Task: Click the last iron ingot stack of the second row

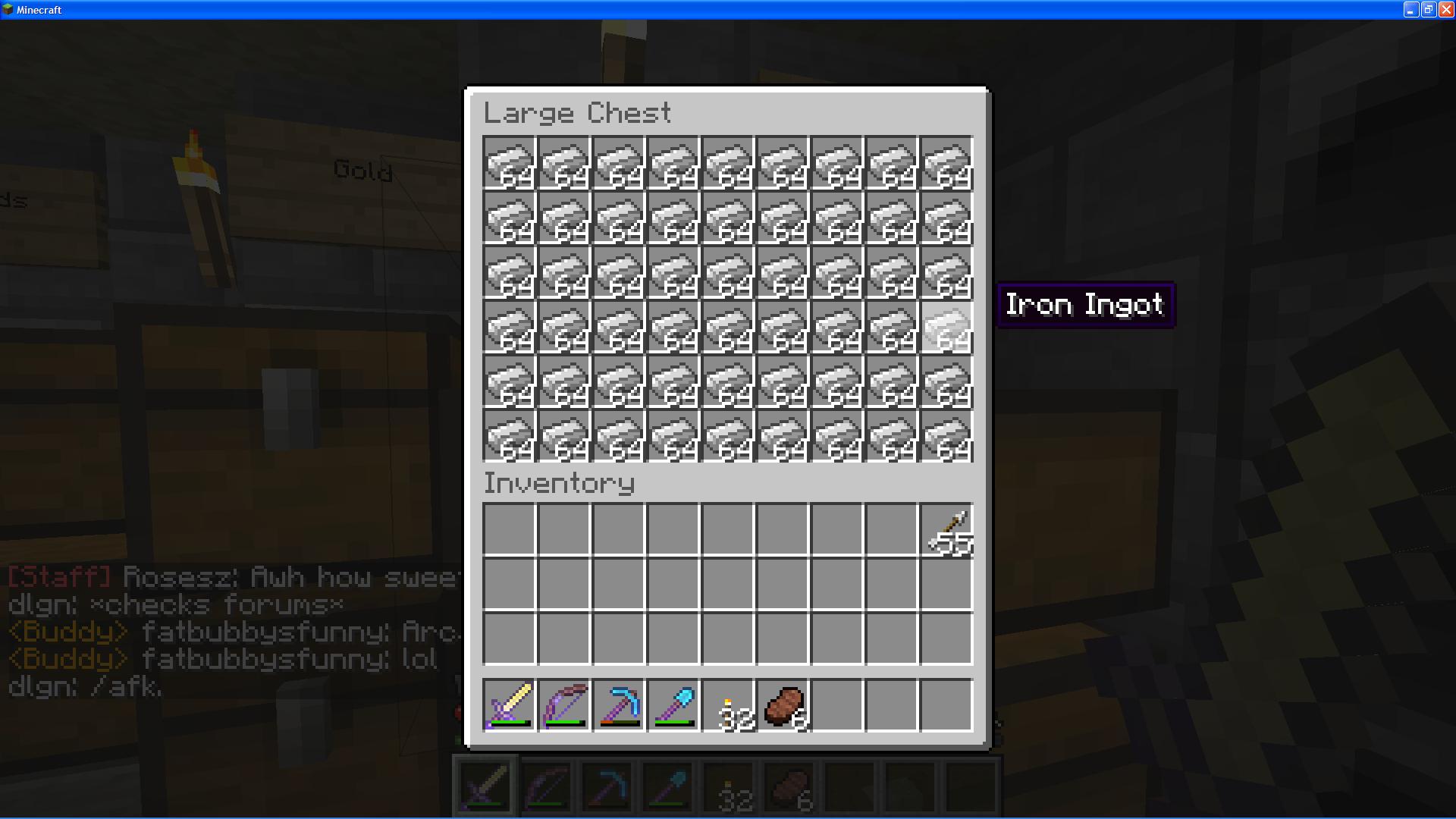Action: click(x=947, y=218)
